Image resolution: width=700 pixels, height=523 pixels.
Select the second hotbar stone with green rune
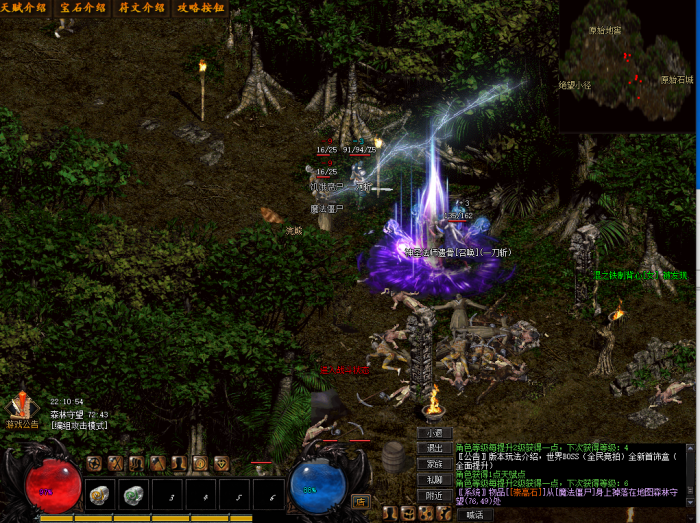pos(133,493)
